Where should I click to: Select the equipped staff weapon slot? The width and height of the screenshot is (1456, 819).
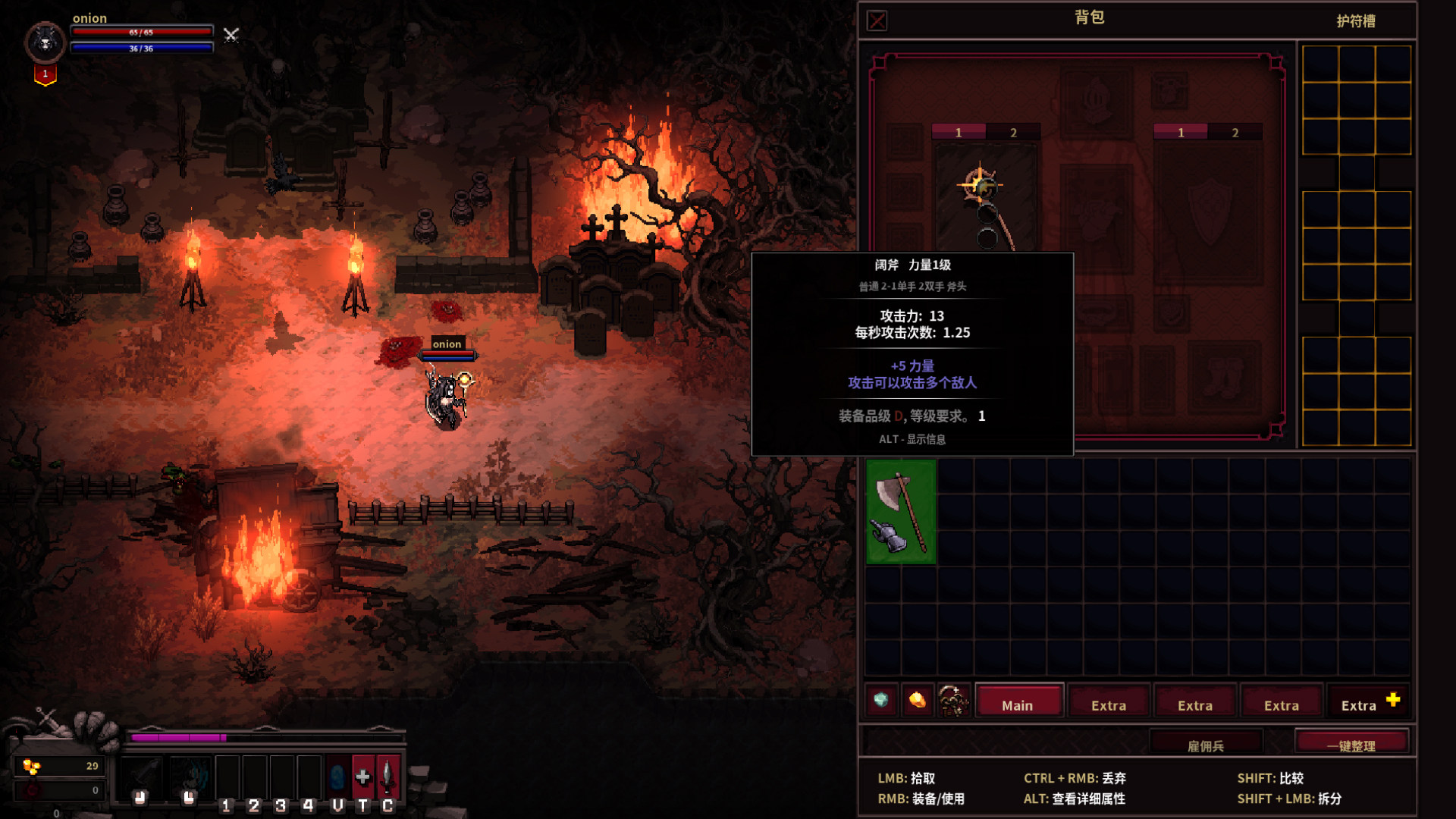[x=986, y=199]
